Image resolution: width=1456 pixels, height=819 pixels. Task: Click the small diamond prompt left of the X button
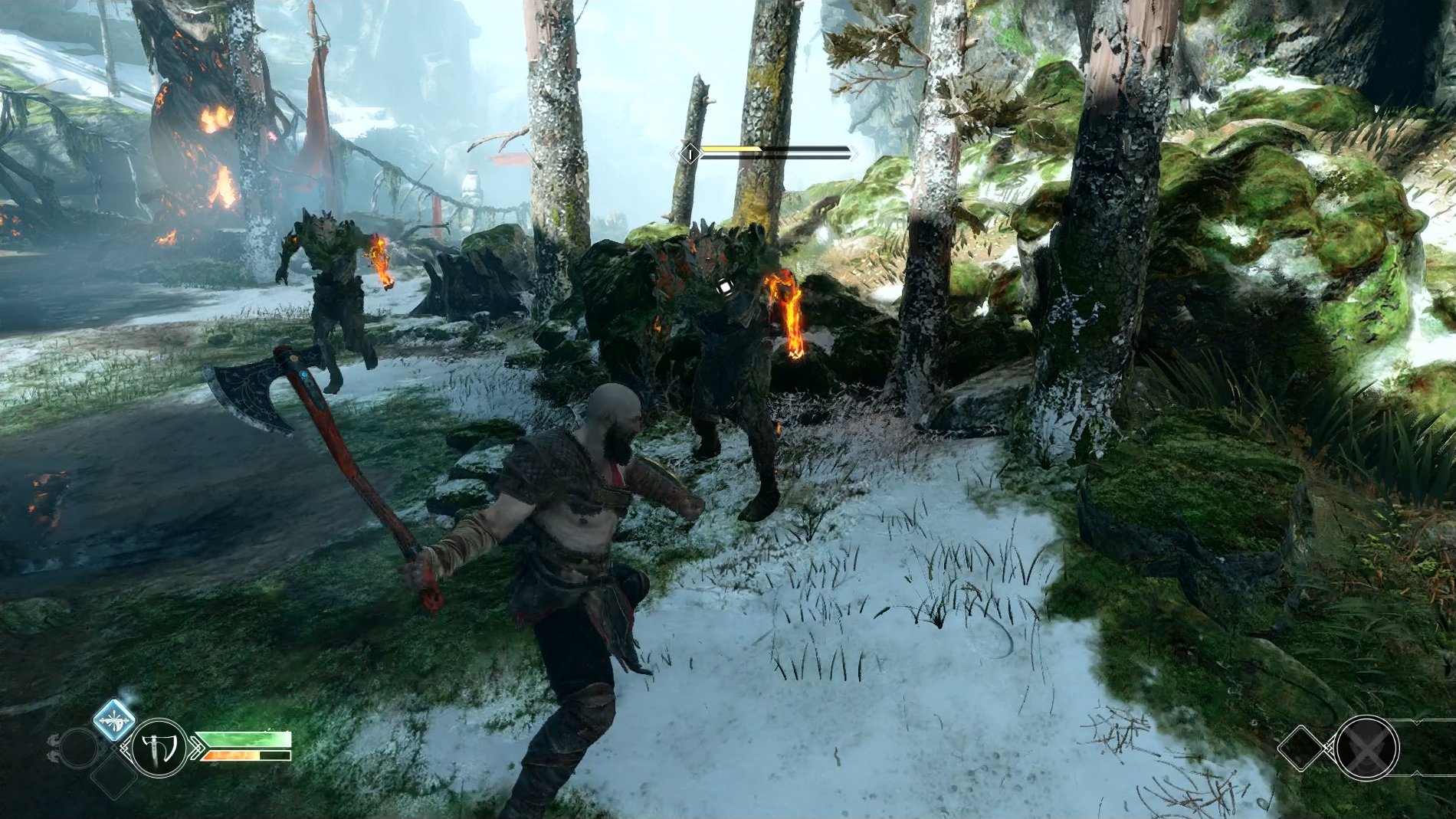click(1302, 748)
